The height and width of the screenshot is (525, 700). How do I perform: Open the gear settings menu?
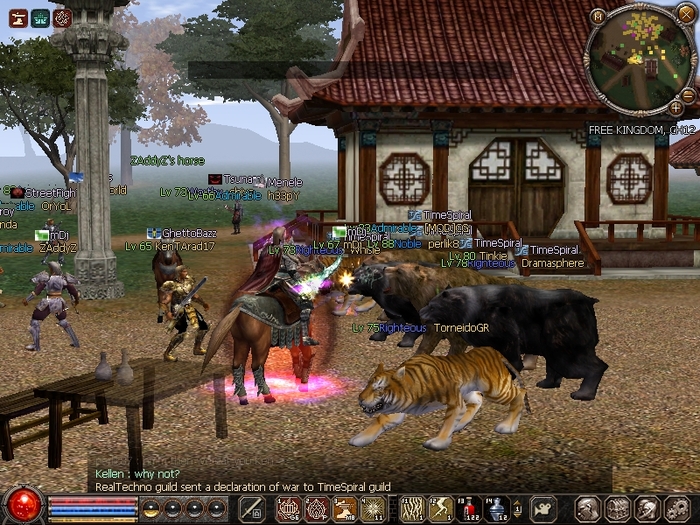pos(675,509)
